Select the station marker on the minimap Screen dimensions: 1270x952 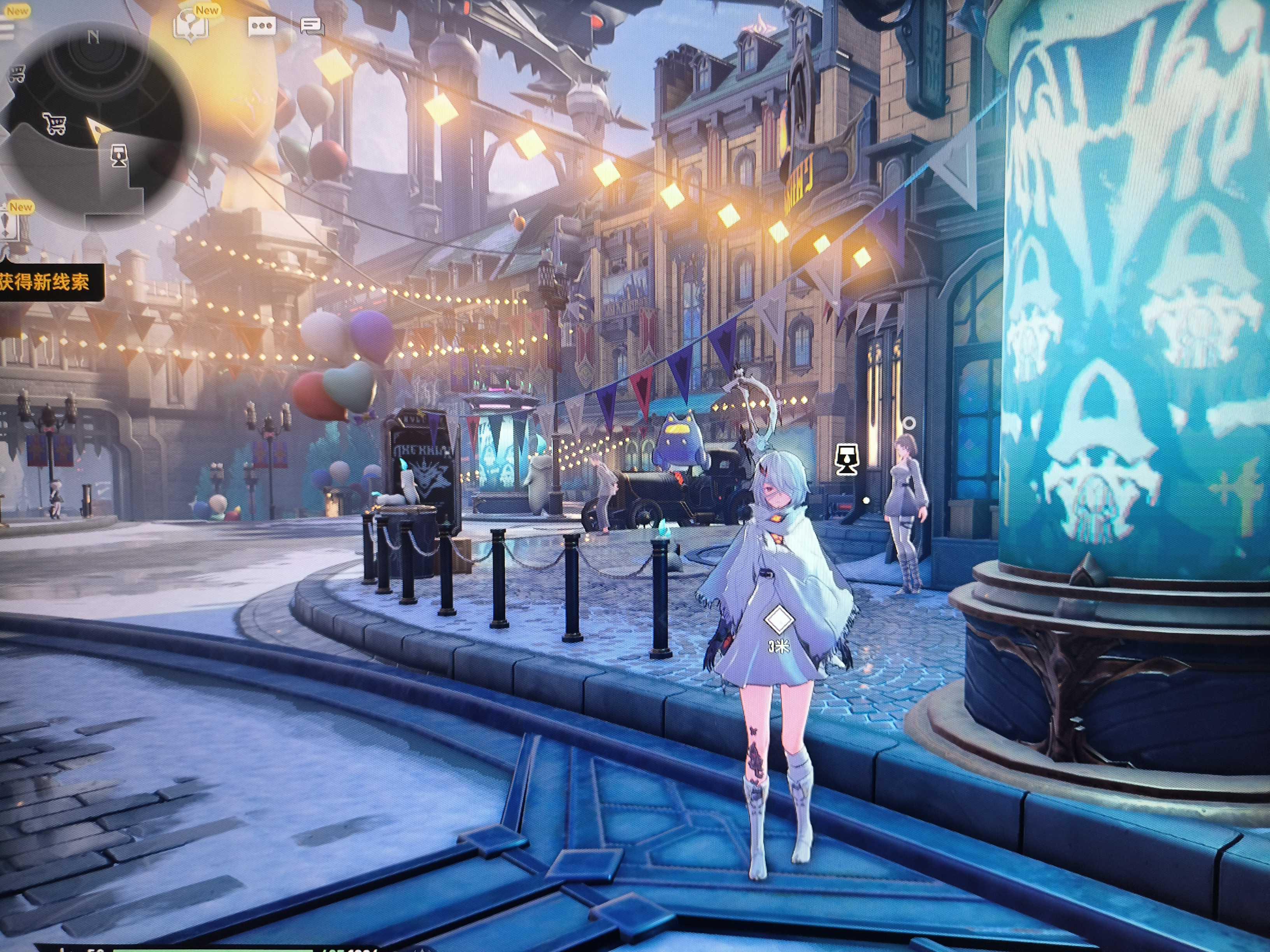pos(119,155)
